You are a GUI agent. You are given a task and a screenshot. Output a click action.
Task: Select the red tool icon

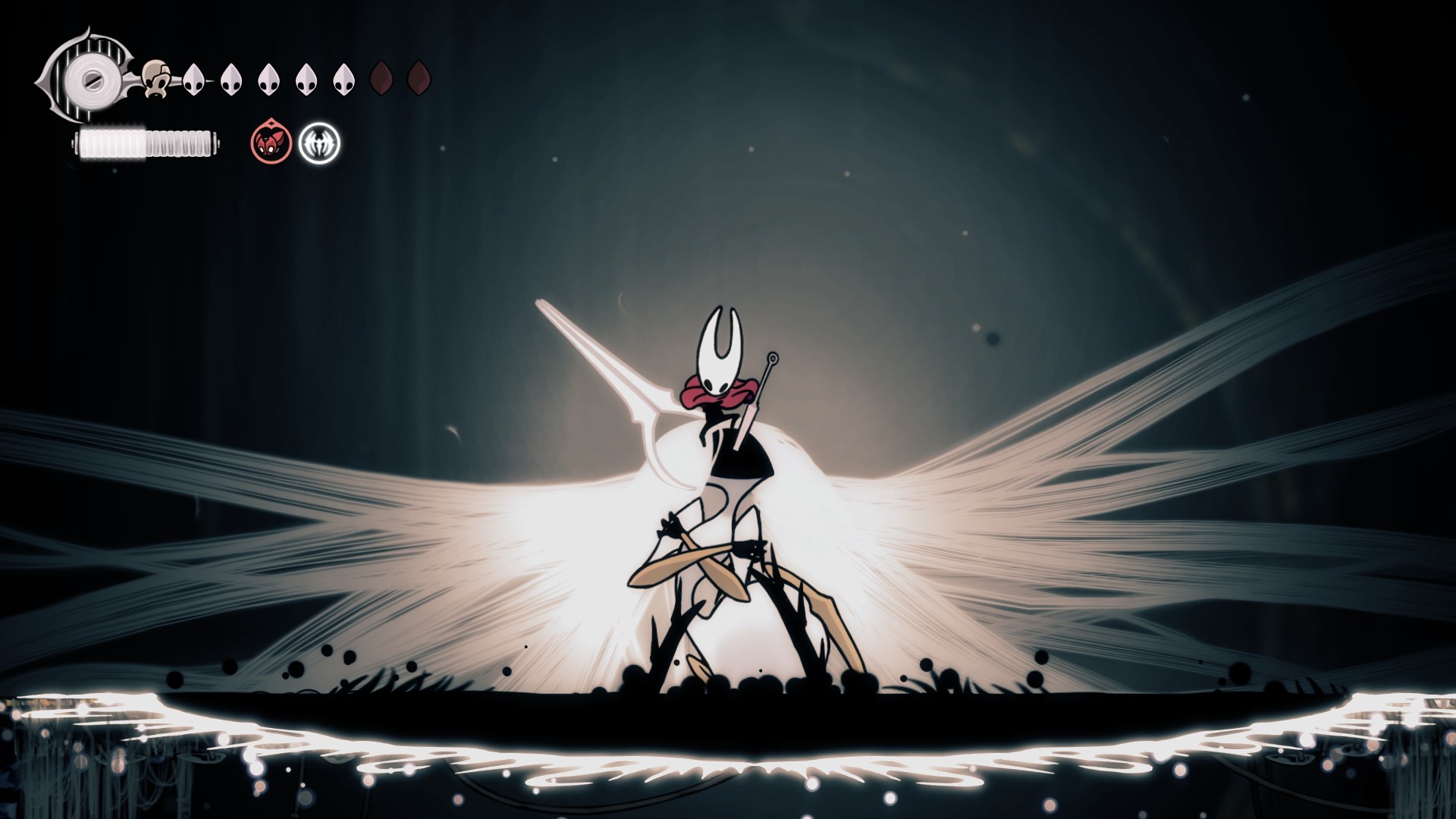click(x=271, y=143)
